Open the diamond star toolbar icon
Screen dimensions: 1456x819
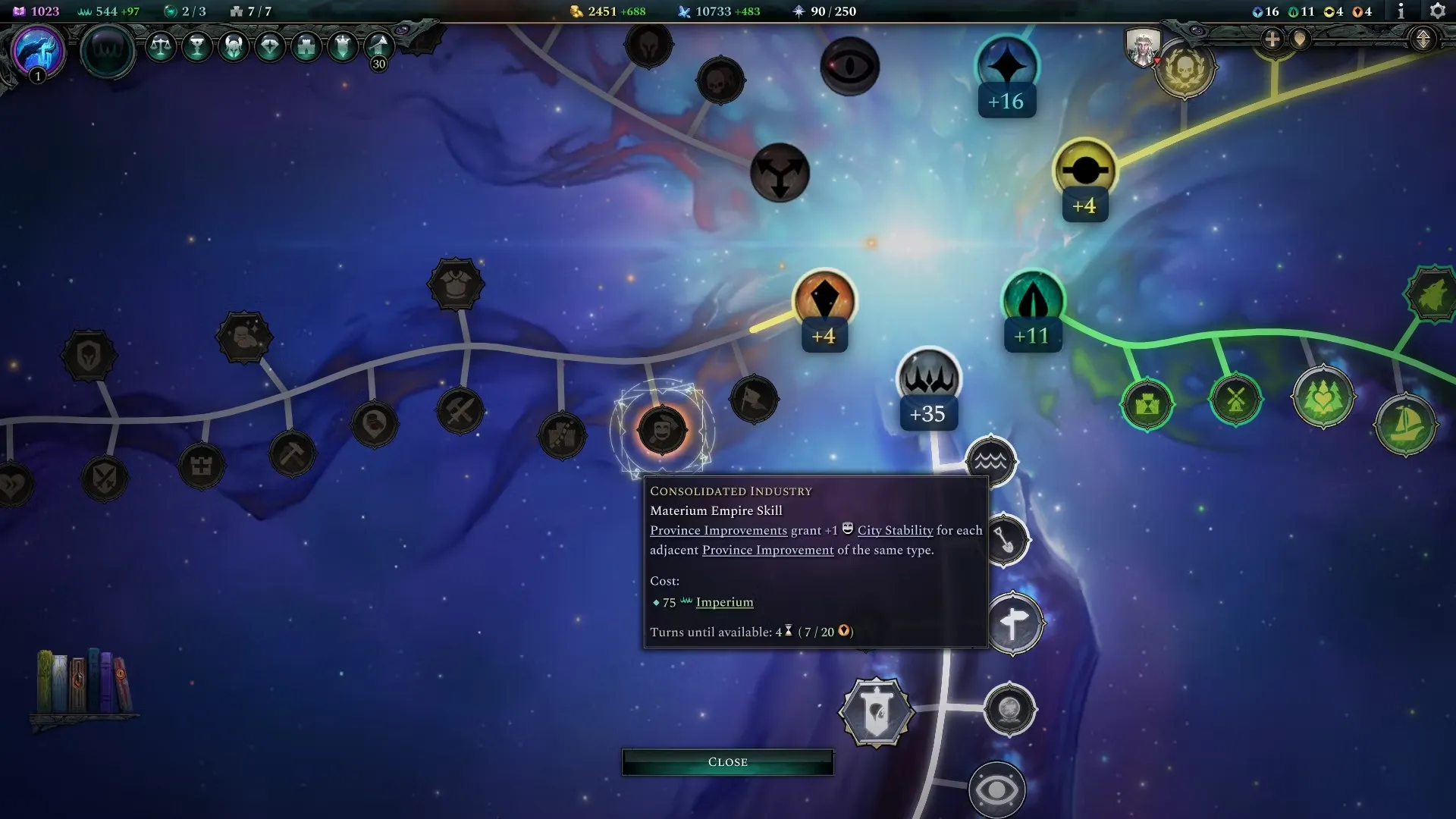(x=270, y=47)
